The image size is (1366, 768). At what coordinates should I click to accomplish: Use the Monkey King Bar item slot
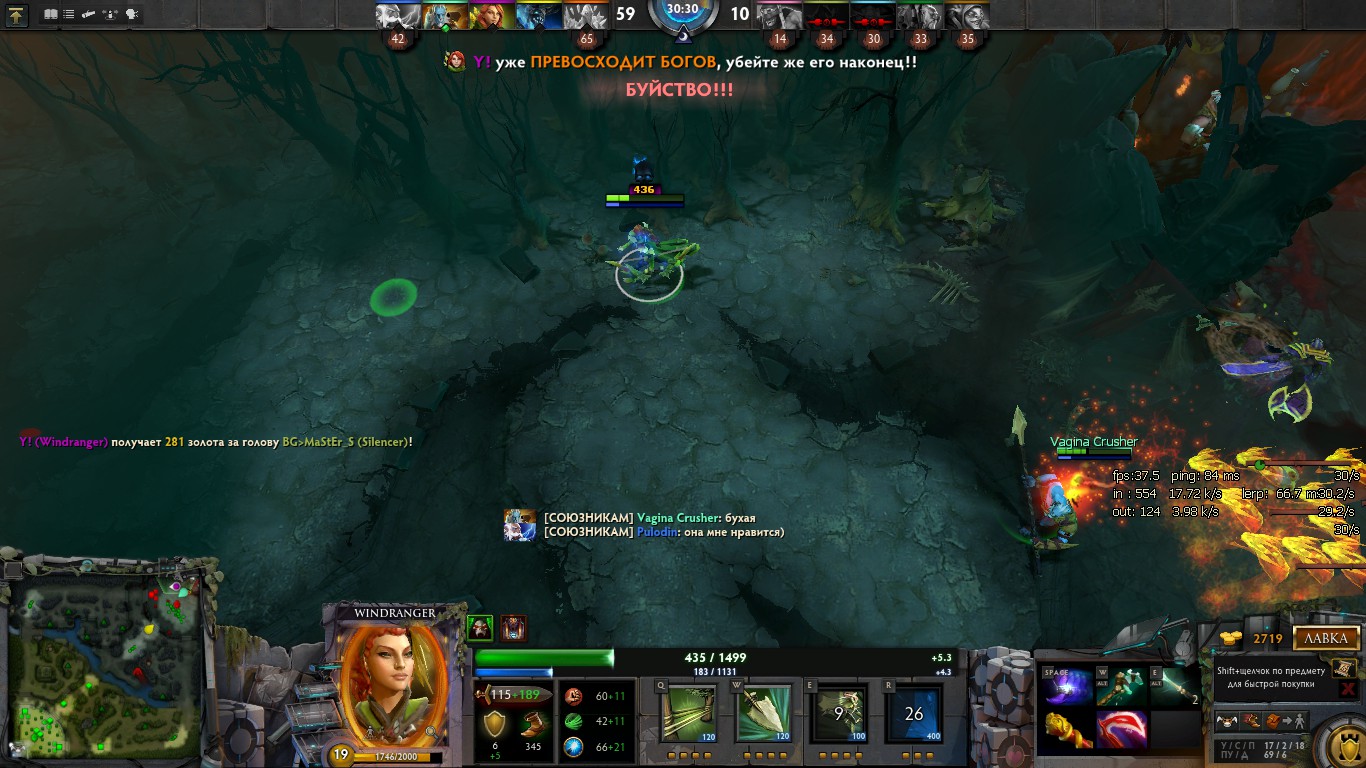pyautogui.click(x=1068, y=730)
